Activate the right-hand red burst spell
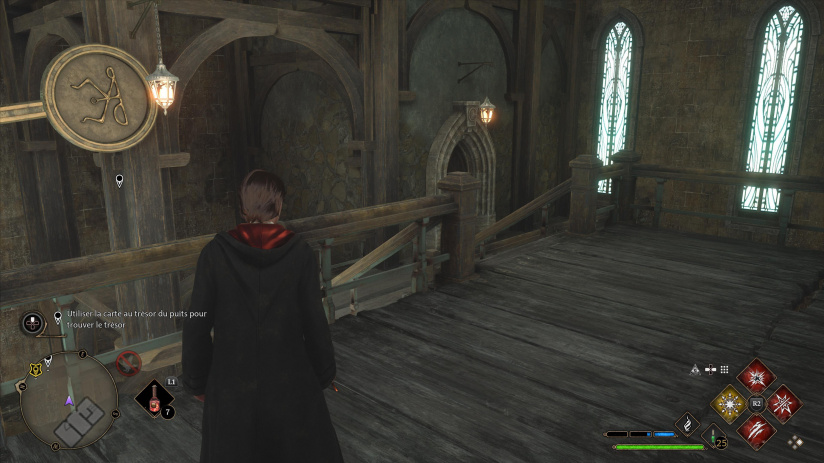The height and width of the screenshot is (463, 824). coord(784,403)
